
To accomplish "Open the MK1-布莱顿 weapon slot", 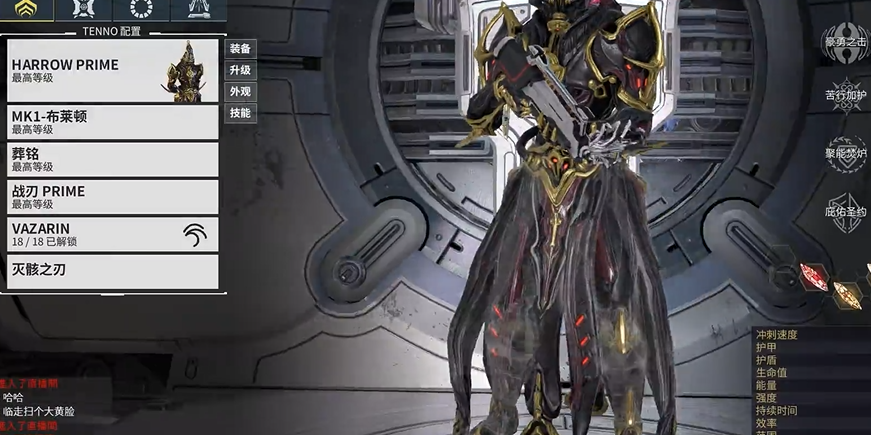I will point(112,122).
